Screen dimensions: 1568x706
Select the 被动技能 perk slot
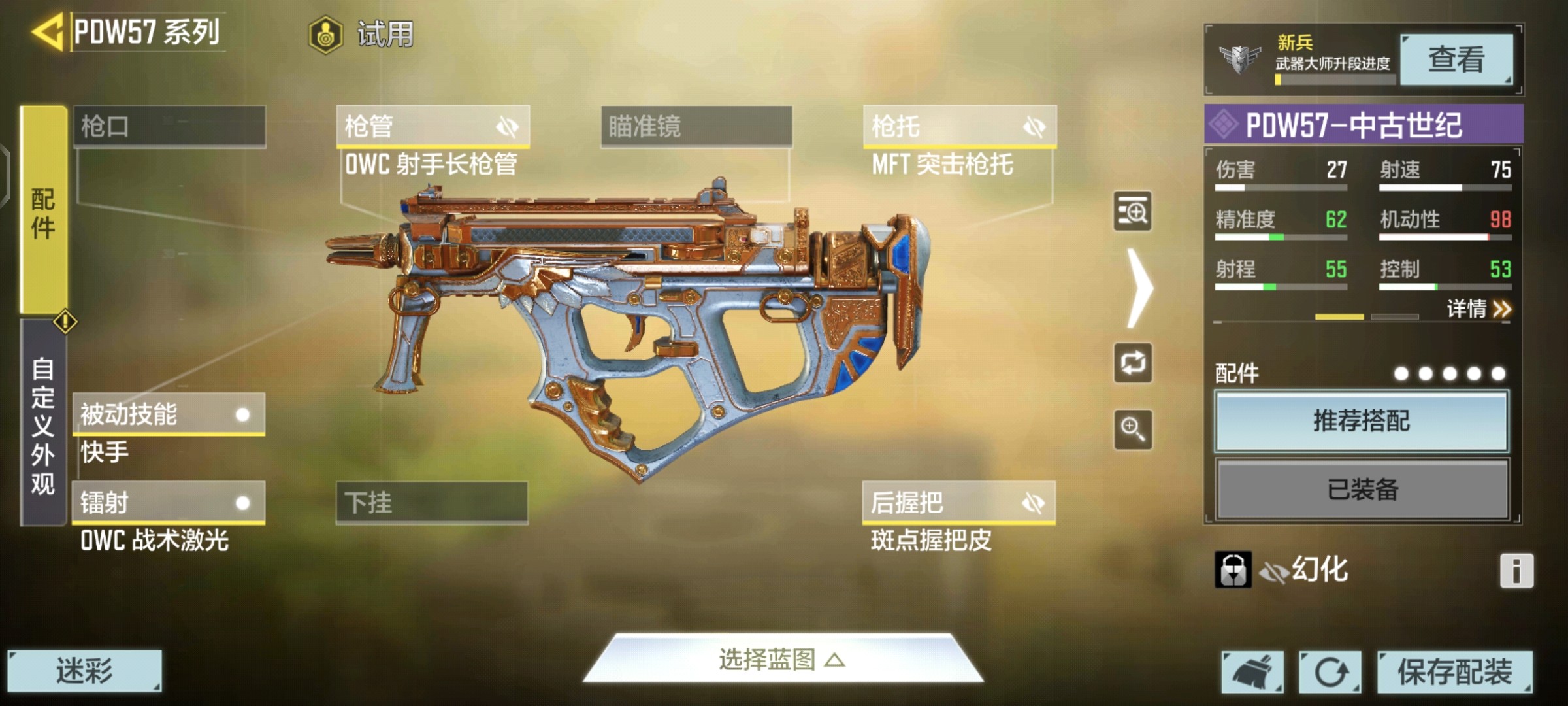pyautogui.click(x=169, y=414)
